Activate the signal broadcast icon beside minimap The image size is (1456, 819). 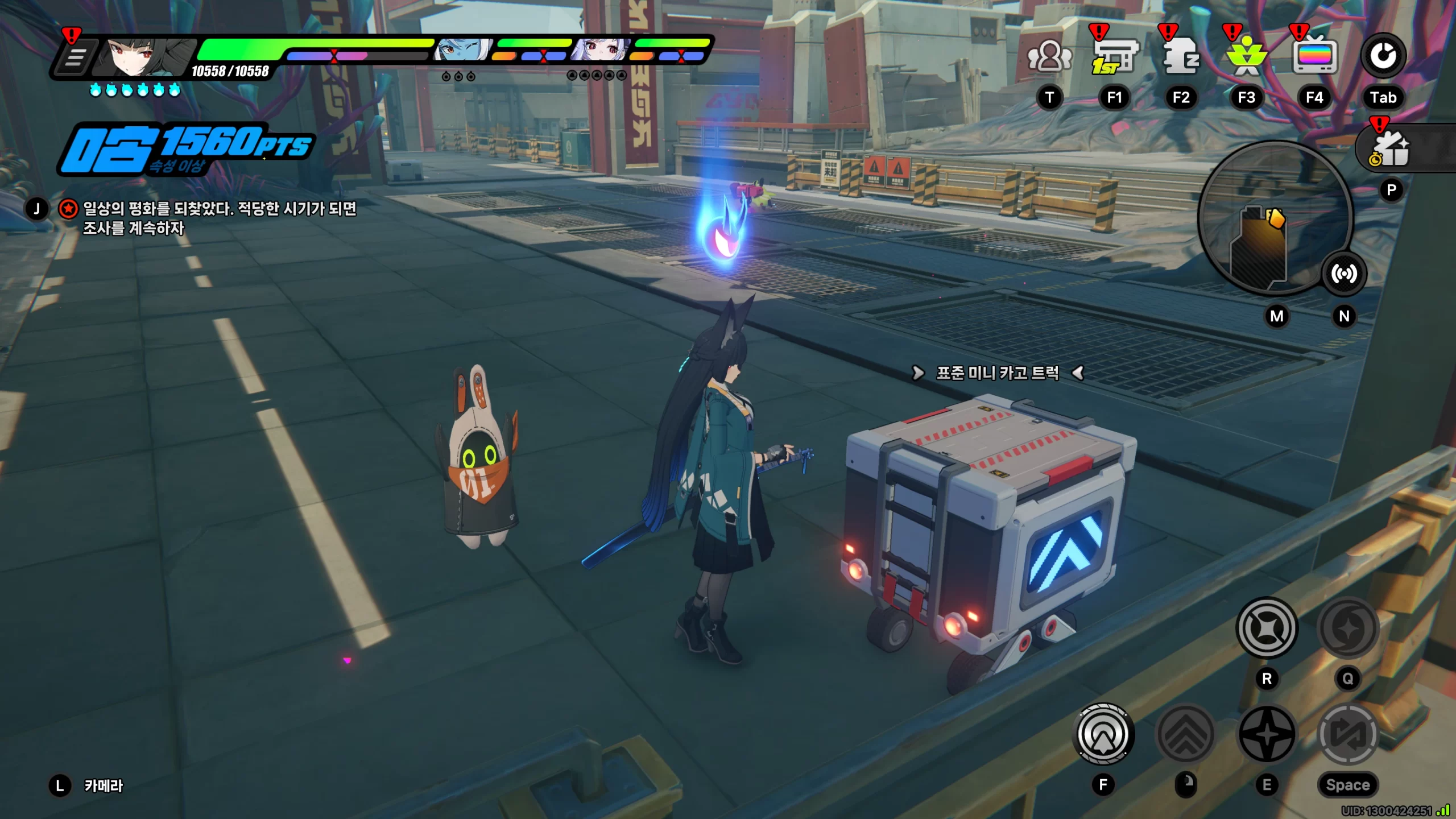pyautogui.click(x=1343, y=274)
